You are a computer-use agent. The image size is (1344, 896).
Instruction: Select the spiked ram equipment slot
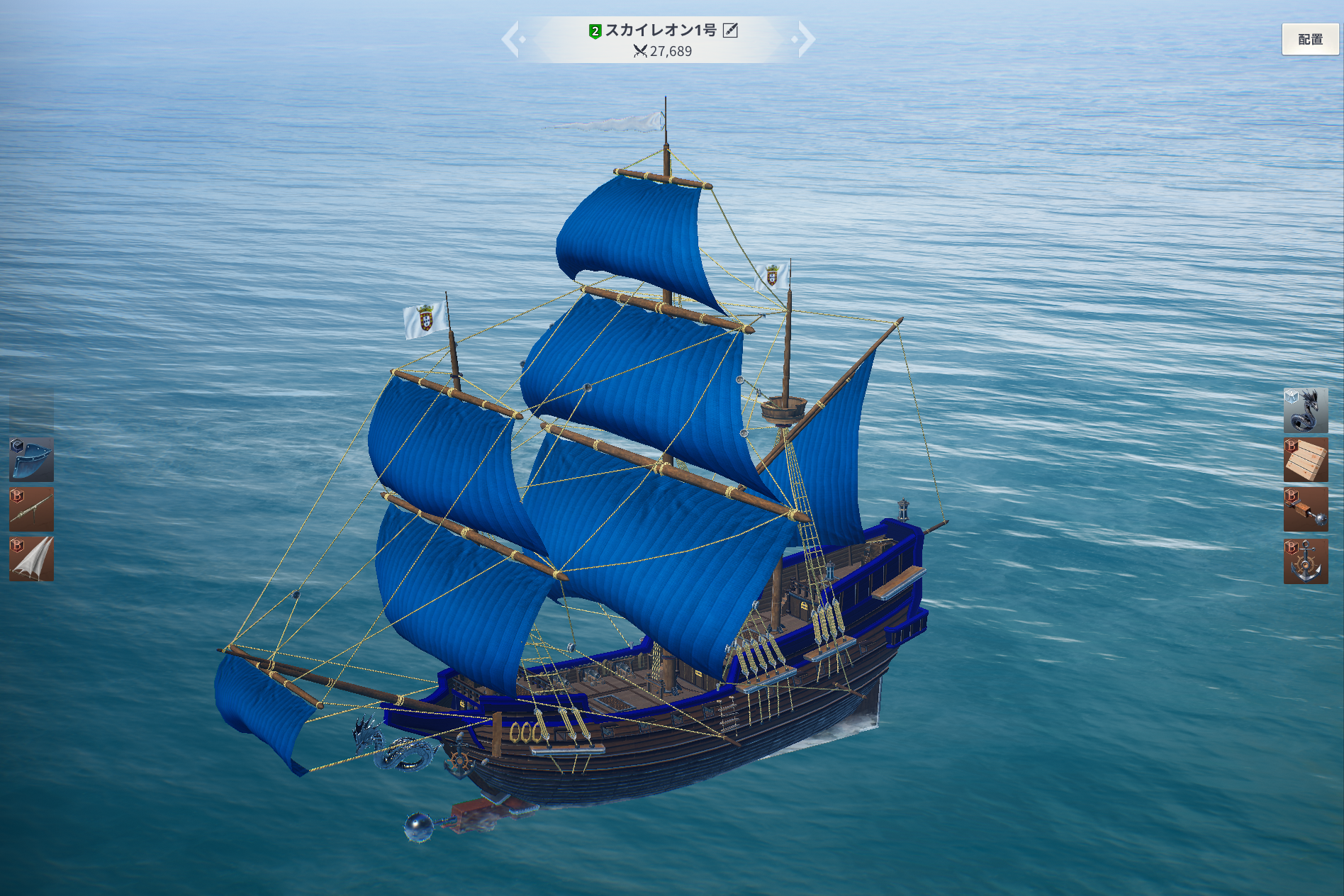[x=1305, y=509]
